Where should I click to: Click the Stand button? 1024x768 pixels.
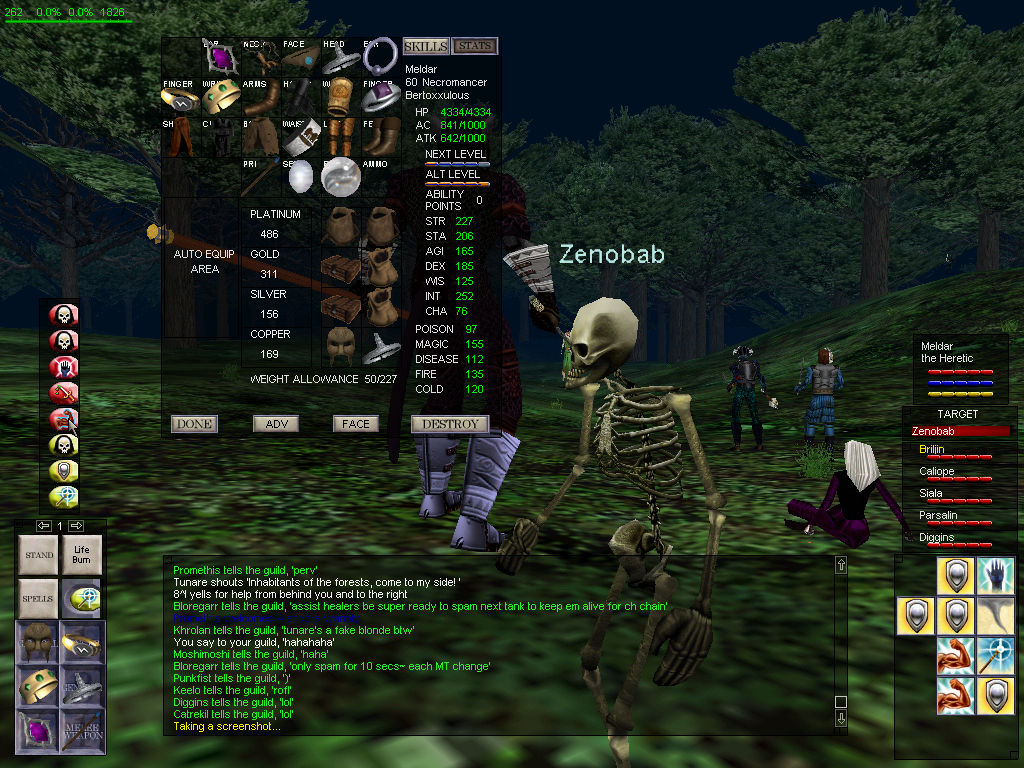[39, 555]
